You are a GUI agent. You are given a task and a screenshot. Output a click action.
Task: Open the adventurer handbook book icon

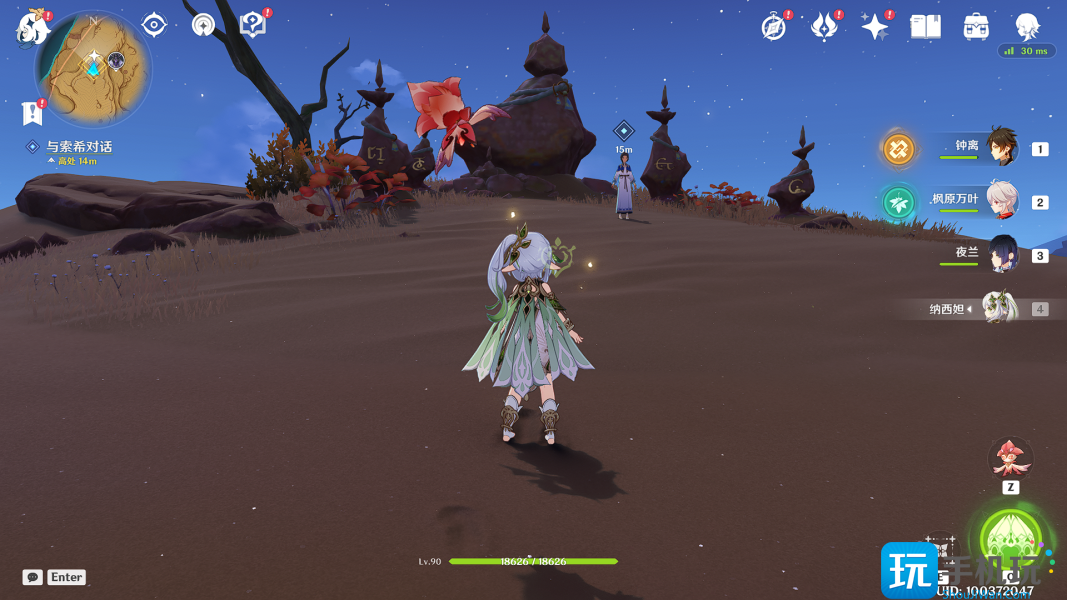coord(925,27)
